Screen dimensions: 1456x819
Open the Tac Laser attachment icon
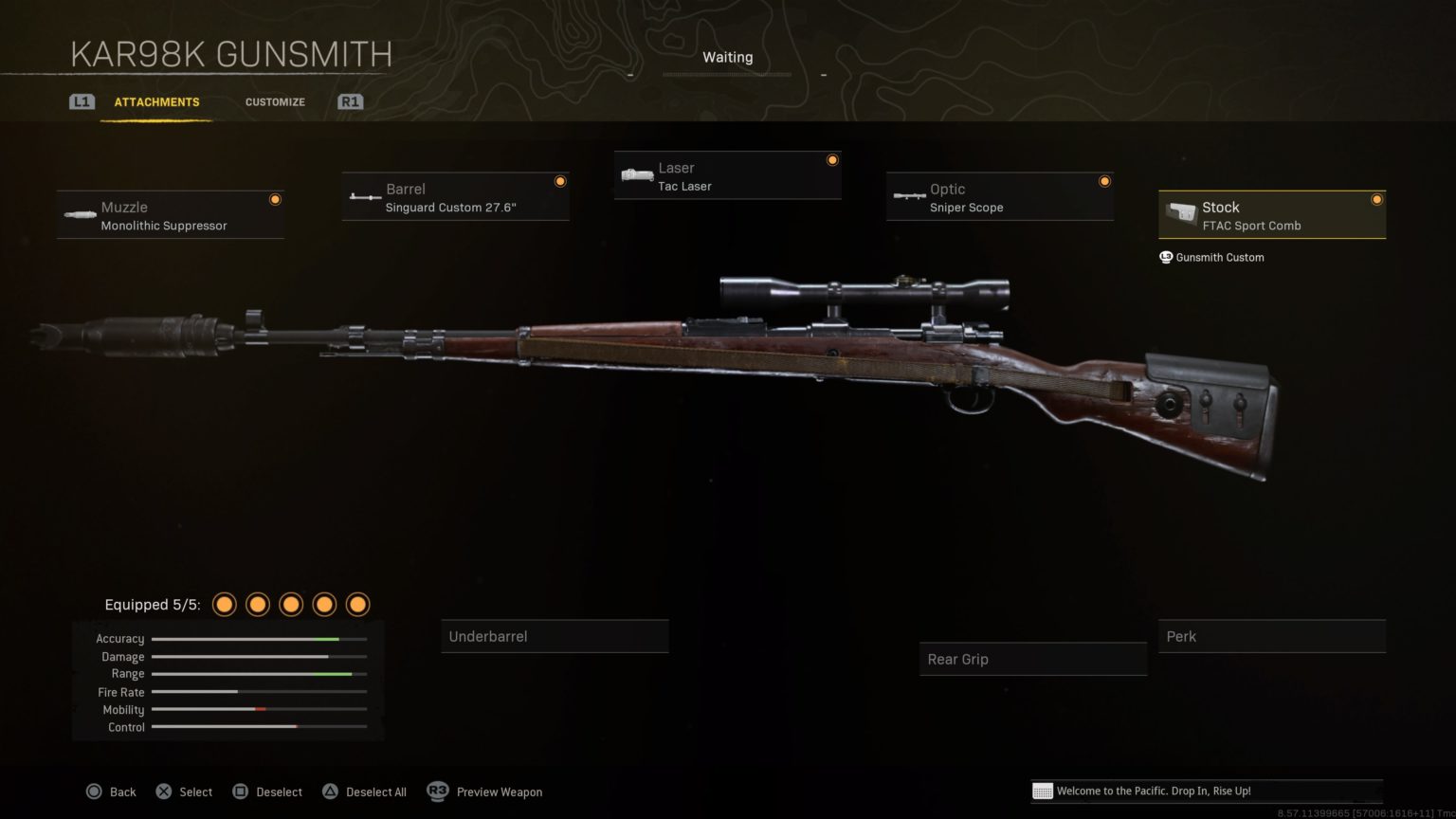[636, 175]
